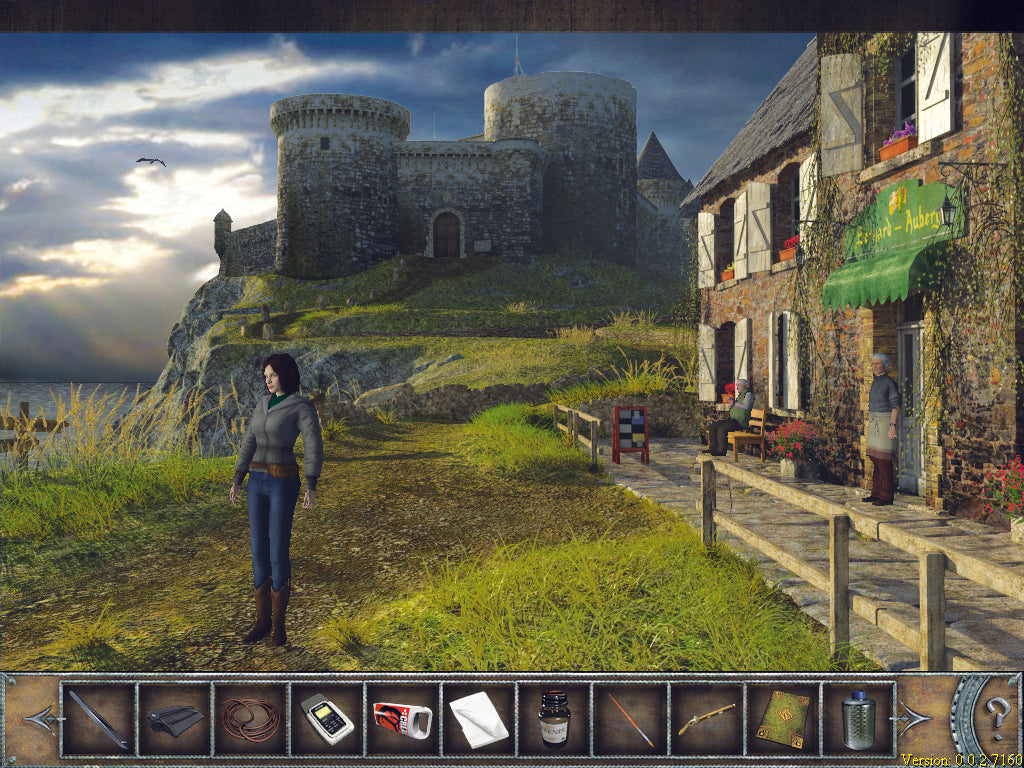Open the question mark help button
This screenshot has height=768, width=1024.
[x=997, y=717]
